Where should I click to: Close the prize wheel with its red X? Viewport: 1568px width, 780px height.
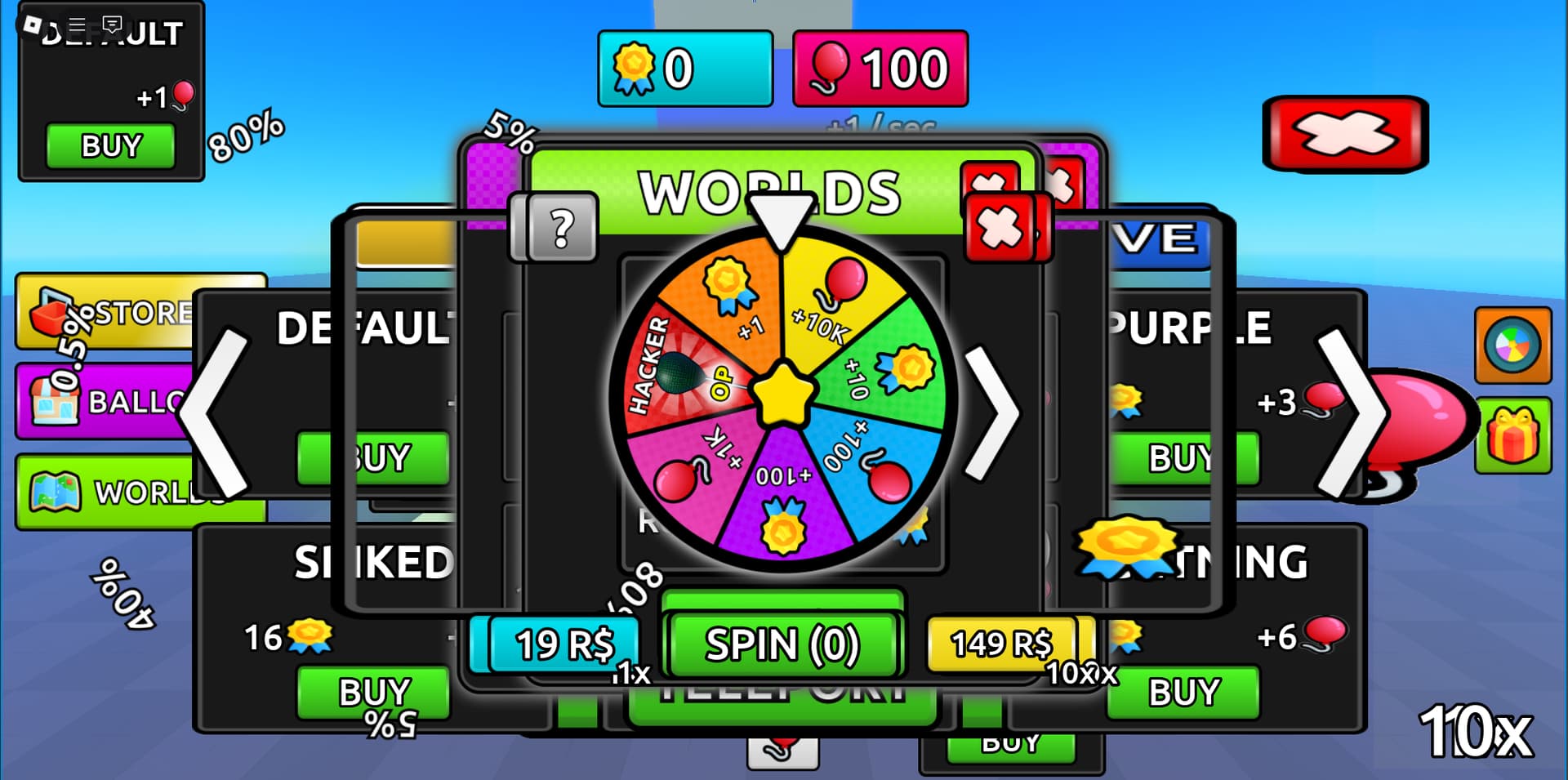point(1000,226)
